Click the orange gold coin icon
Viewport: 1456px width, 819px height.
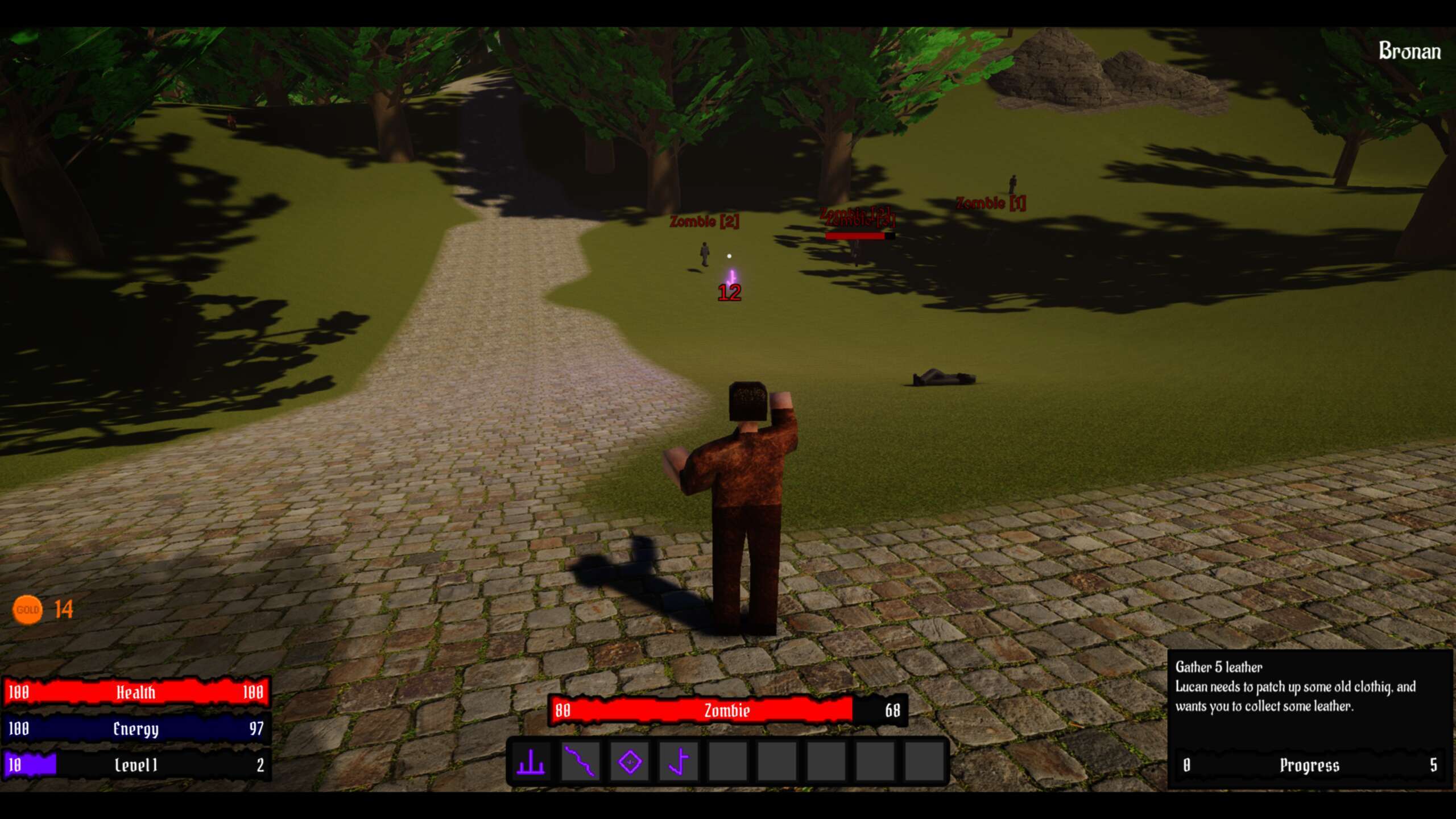(27, 610)
